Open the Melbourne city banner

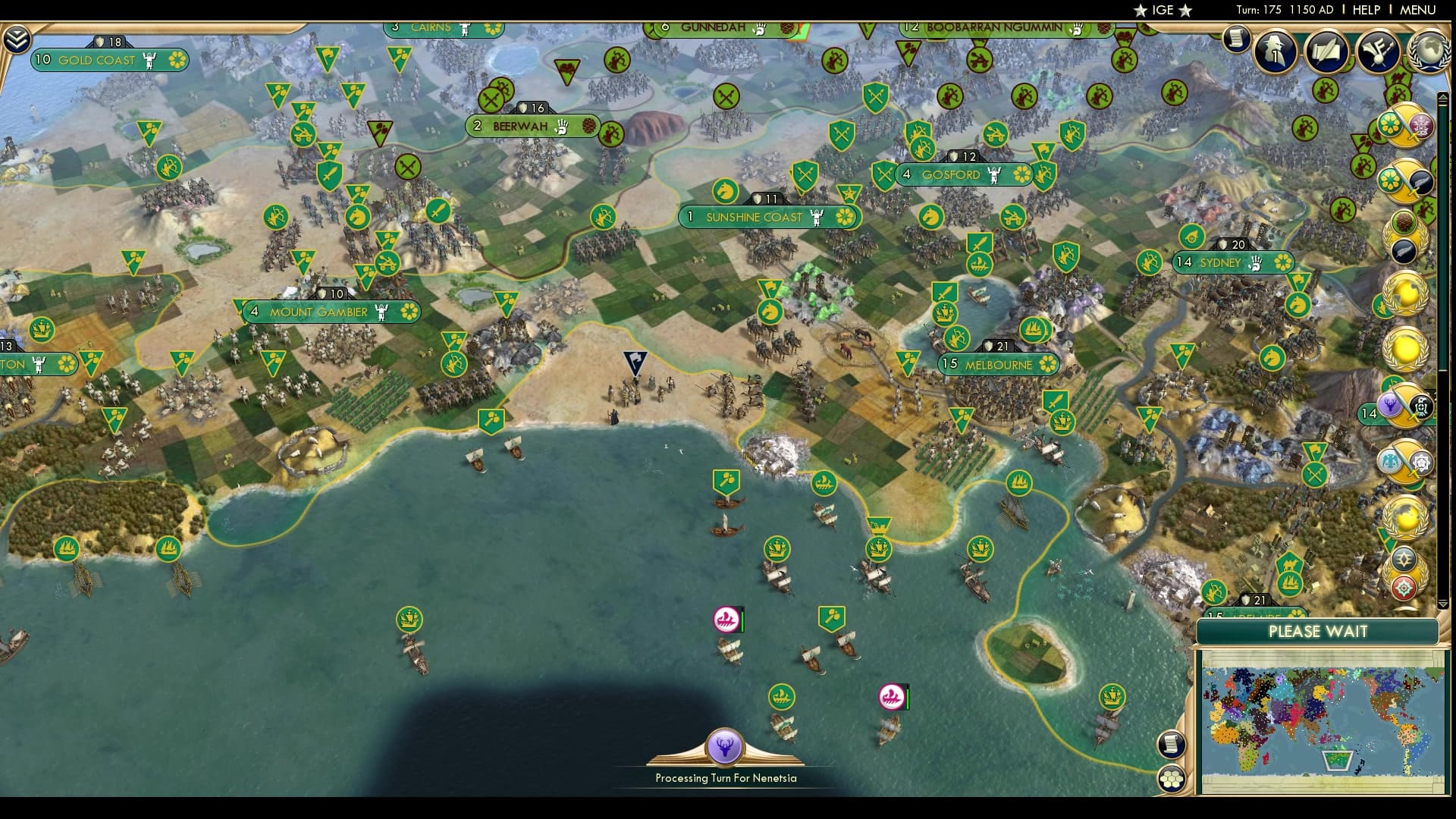[999, 365]
